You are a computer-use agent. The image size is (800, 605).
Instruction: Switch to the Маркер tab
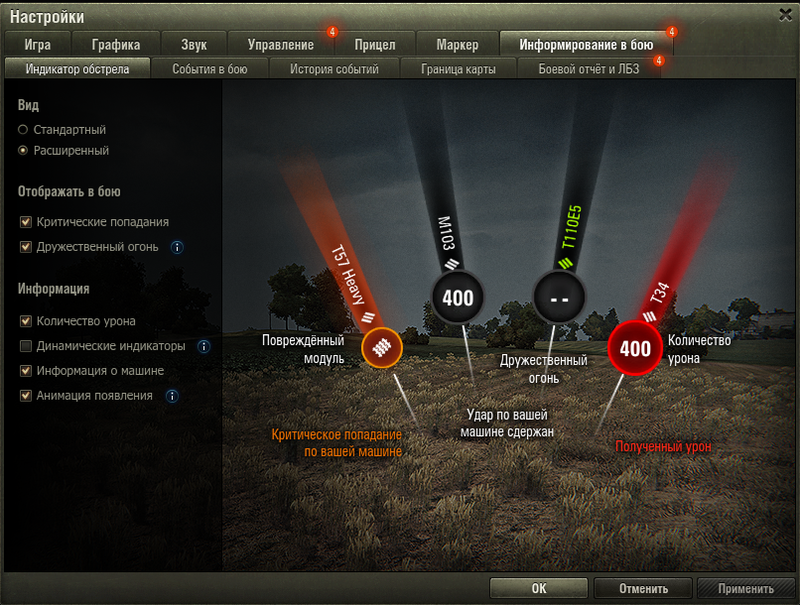point(457,44)
